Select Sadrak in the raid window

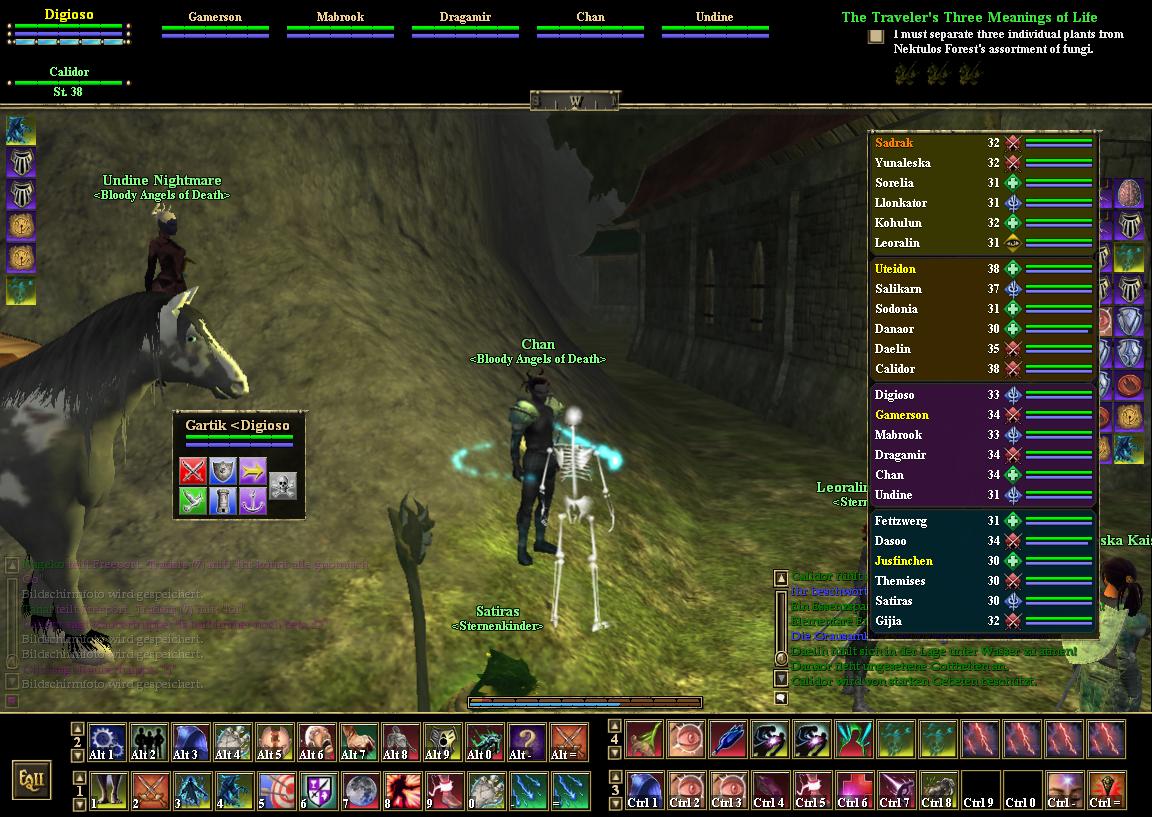(894, 143)
